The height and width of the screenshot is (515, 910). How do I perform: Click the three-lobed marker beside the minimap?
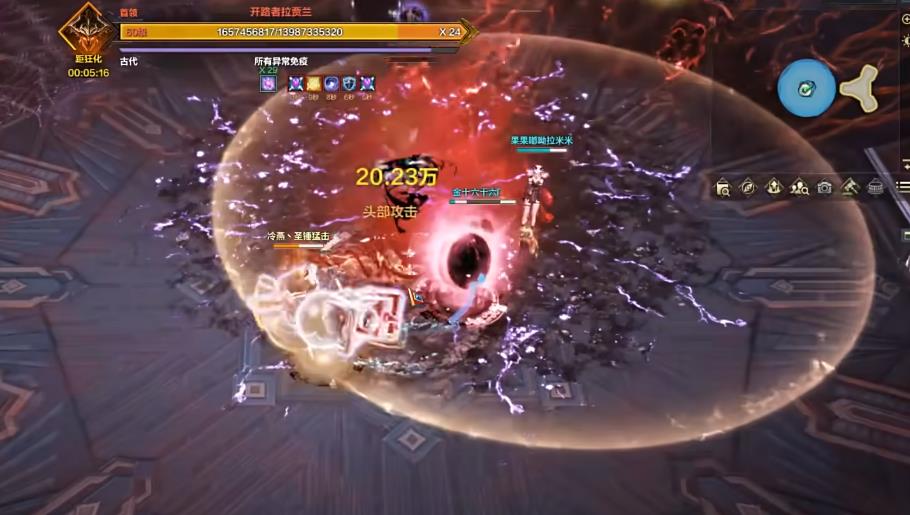point(860,88)
